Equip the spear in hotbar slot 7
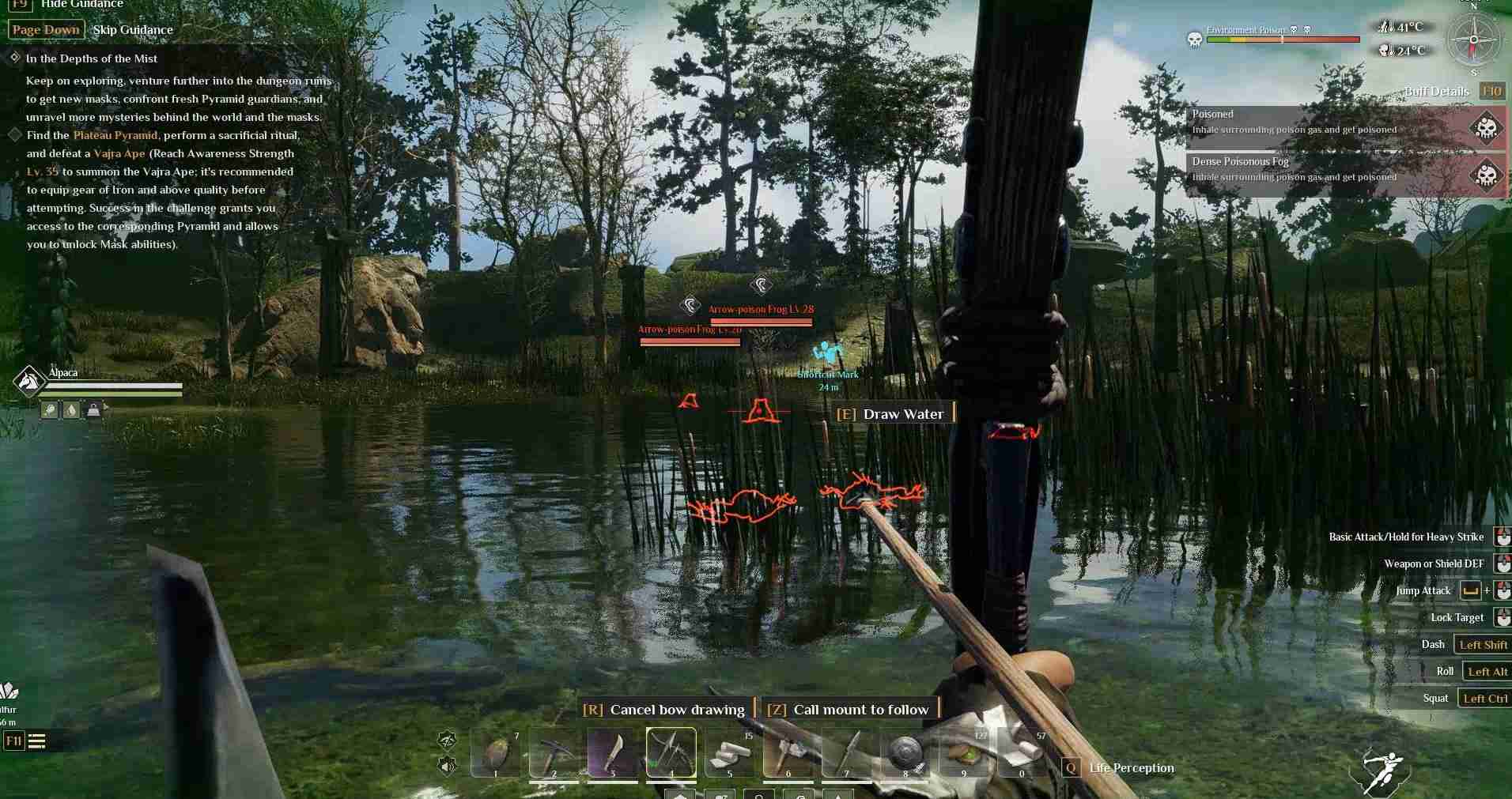The image size is (1512, 799). (x=846, y=752)
